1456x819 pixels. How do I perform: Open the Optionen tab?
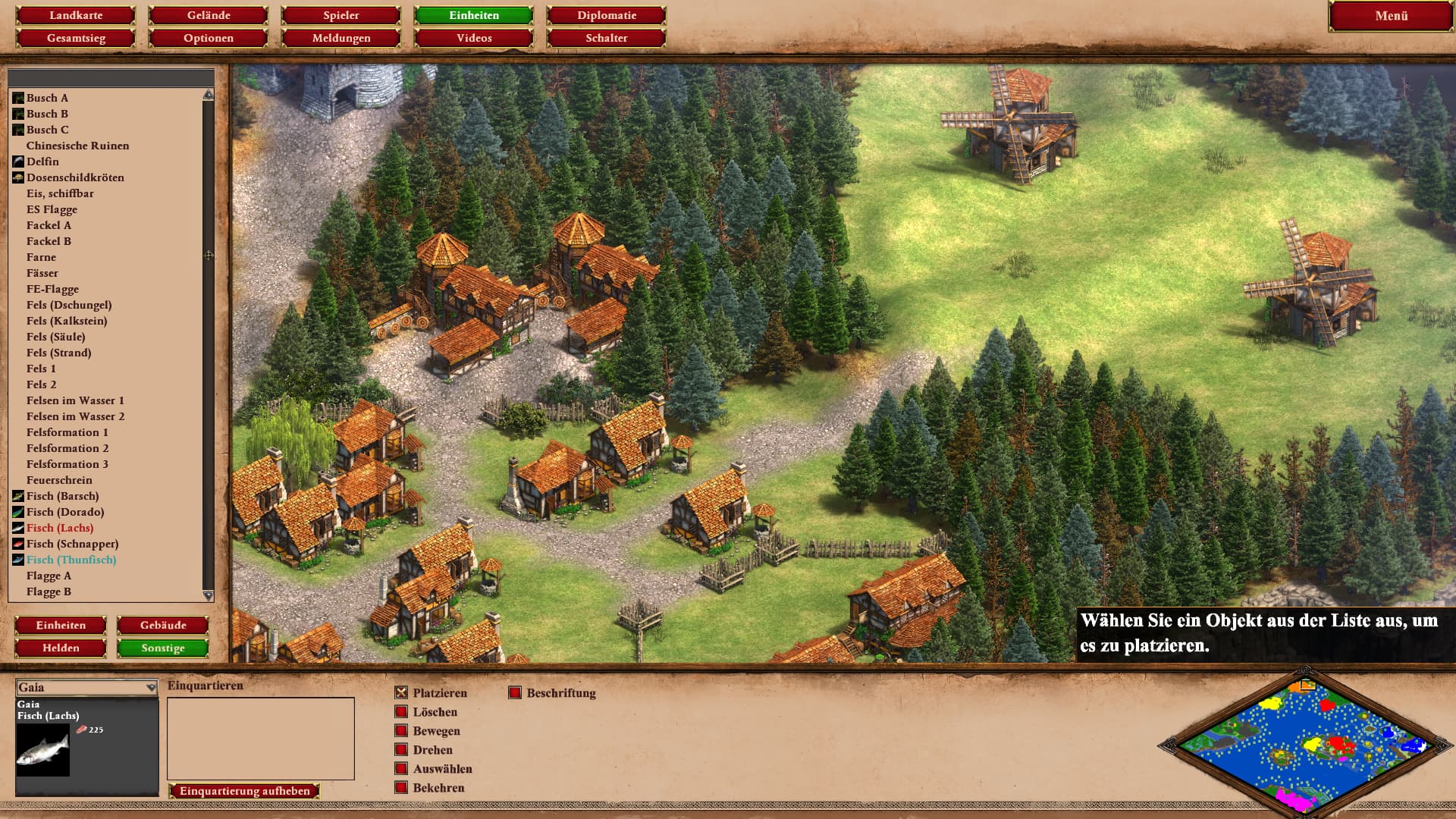pyautogui.click(x=209, y=38)
